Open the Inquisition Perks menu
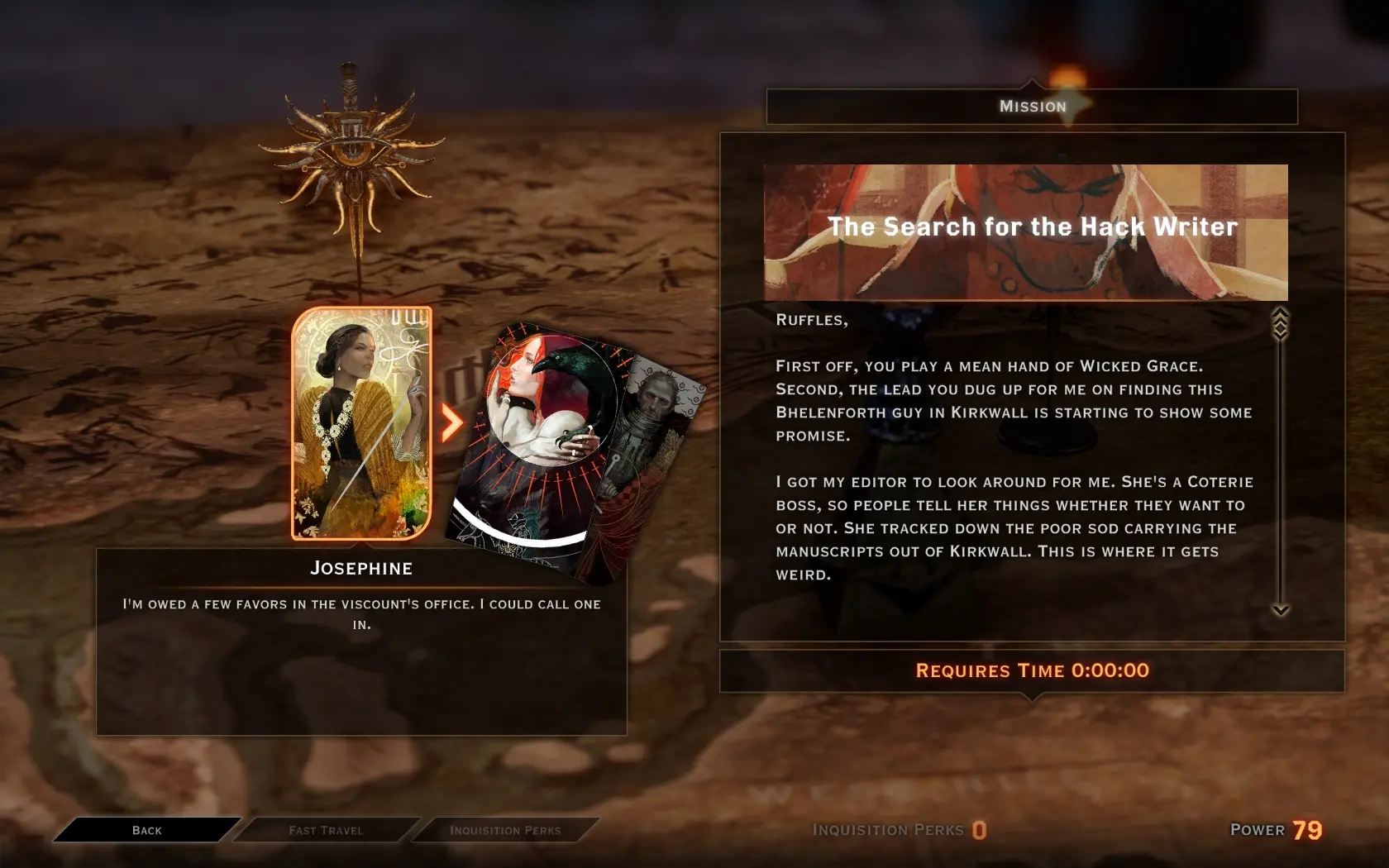The height and width of the screenshot is (868, 1389). (505, 830)
